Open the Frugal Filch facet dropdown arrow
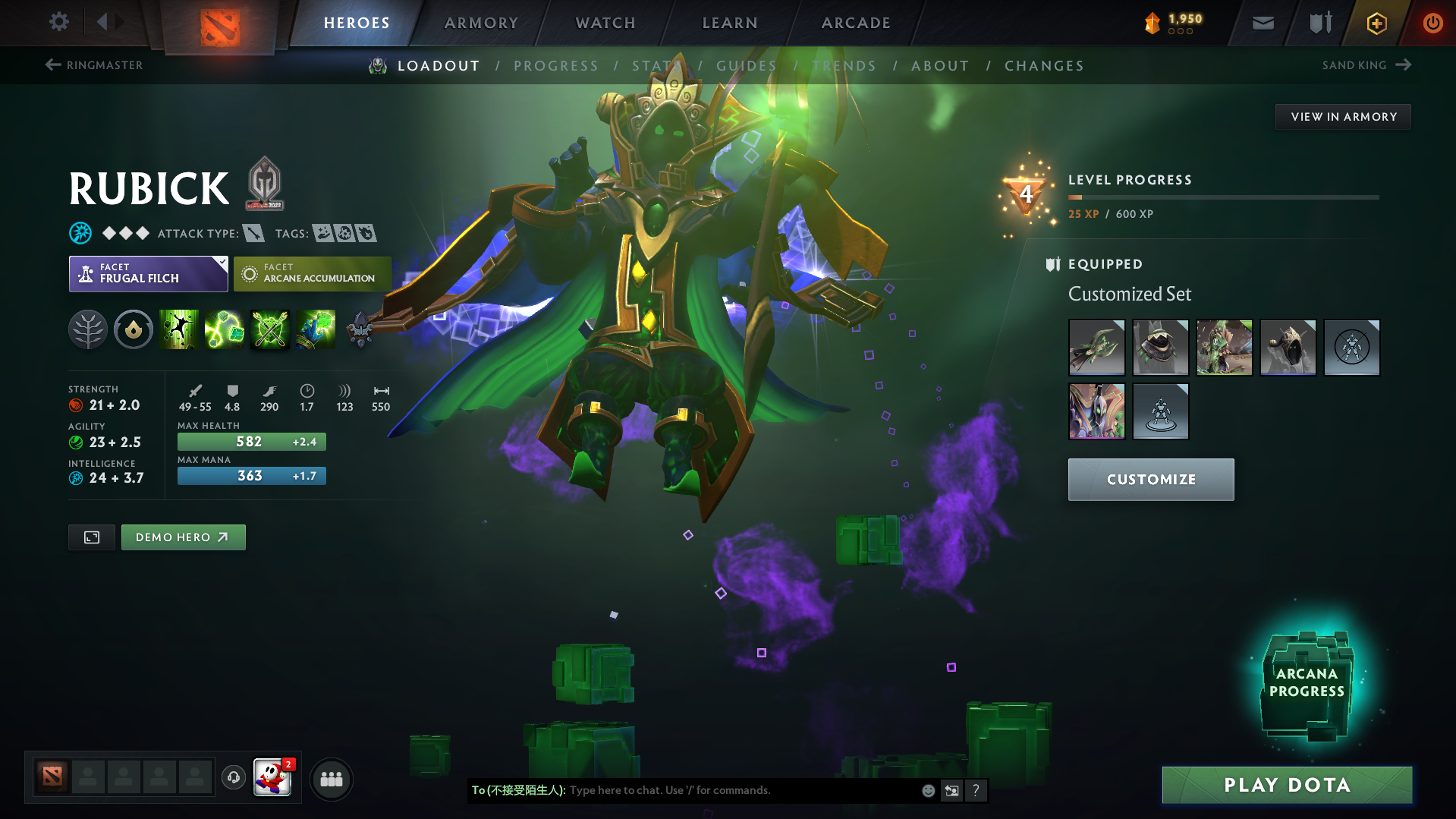This screenshot has height=819, width=1456. (221, 263)
